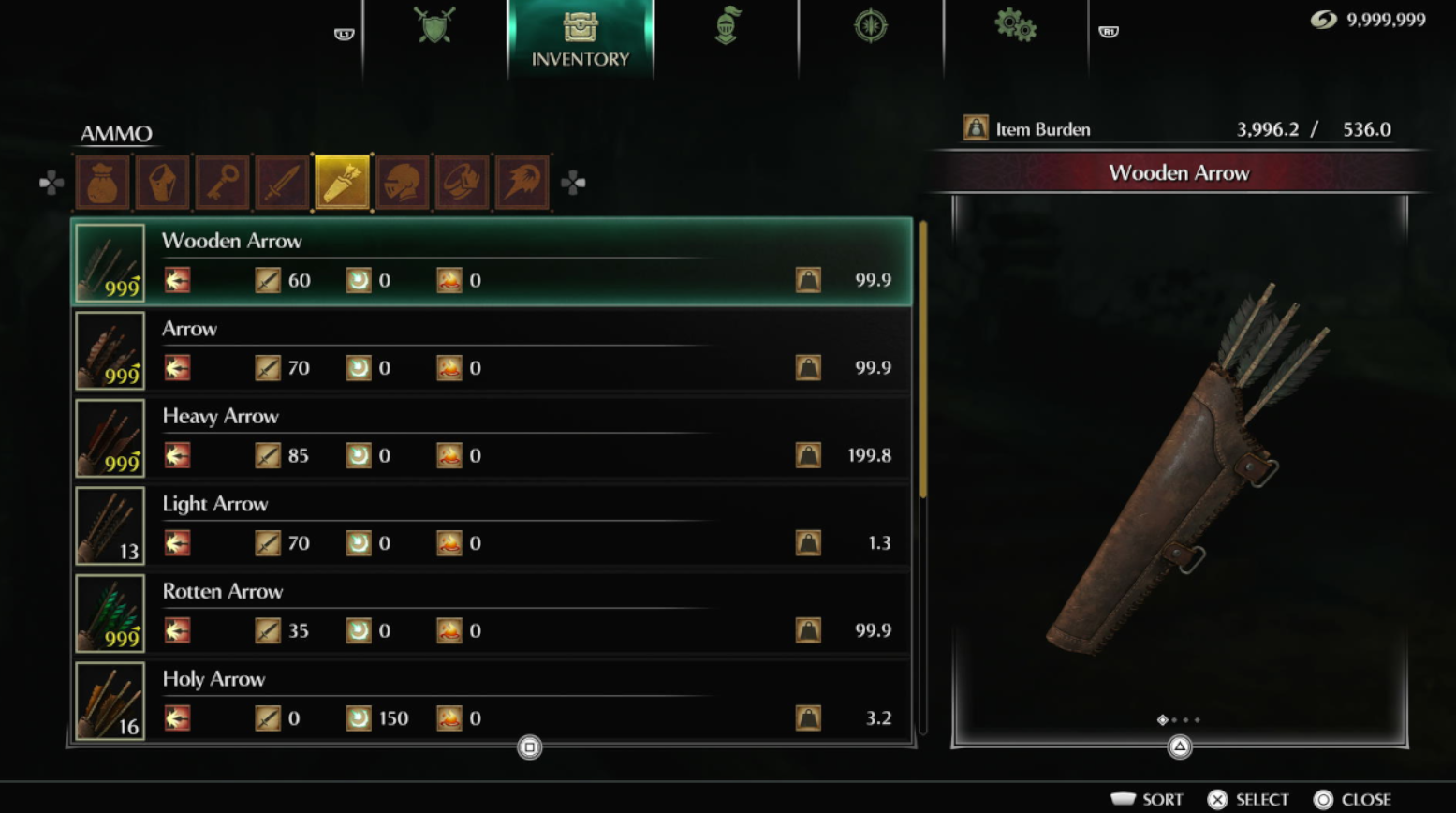Click the Wooden Arrow quiver preview image

coord(1180,468)
